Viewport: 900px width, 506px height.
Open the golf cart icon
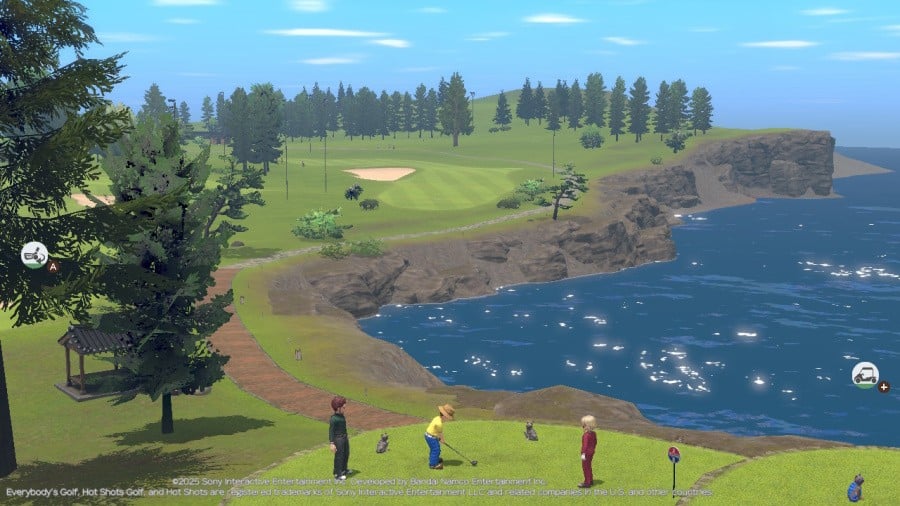[865, 375]
